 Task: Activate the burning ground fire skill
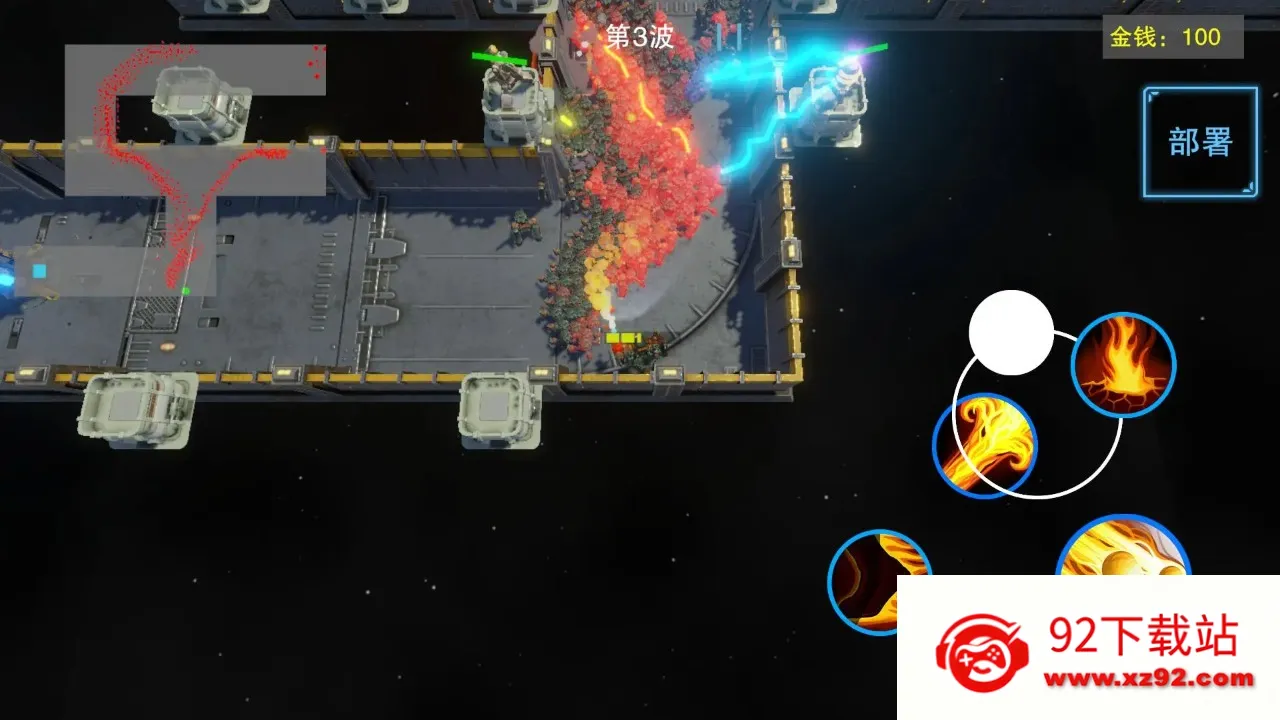[x=1123, y=365]
